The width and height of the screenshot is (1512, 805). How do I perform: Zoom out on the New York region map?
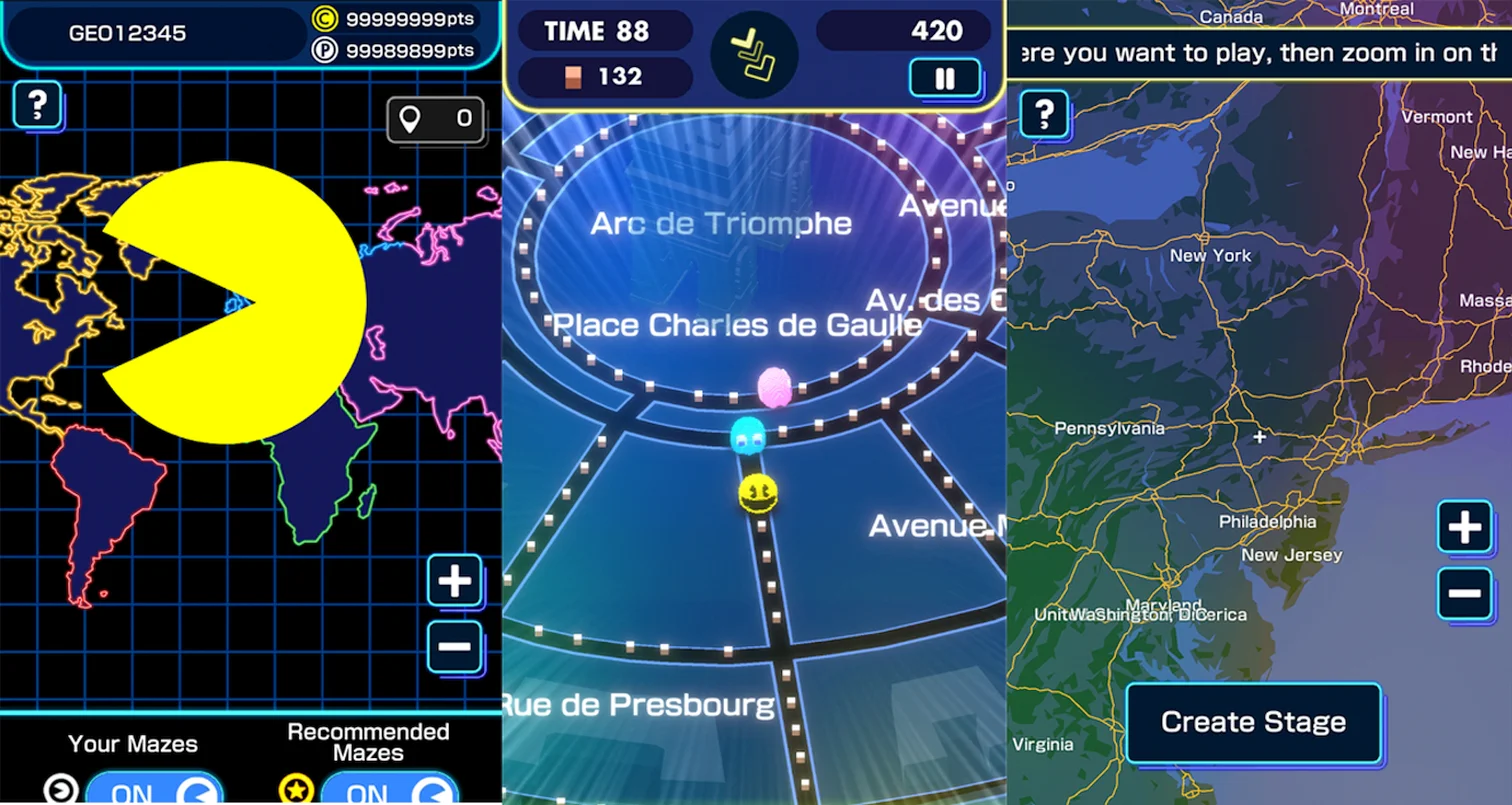click(x=1465, y=593)
